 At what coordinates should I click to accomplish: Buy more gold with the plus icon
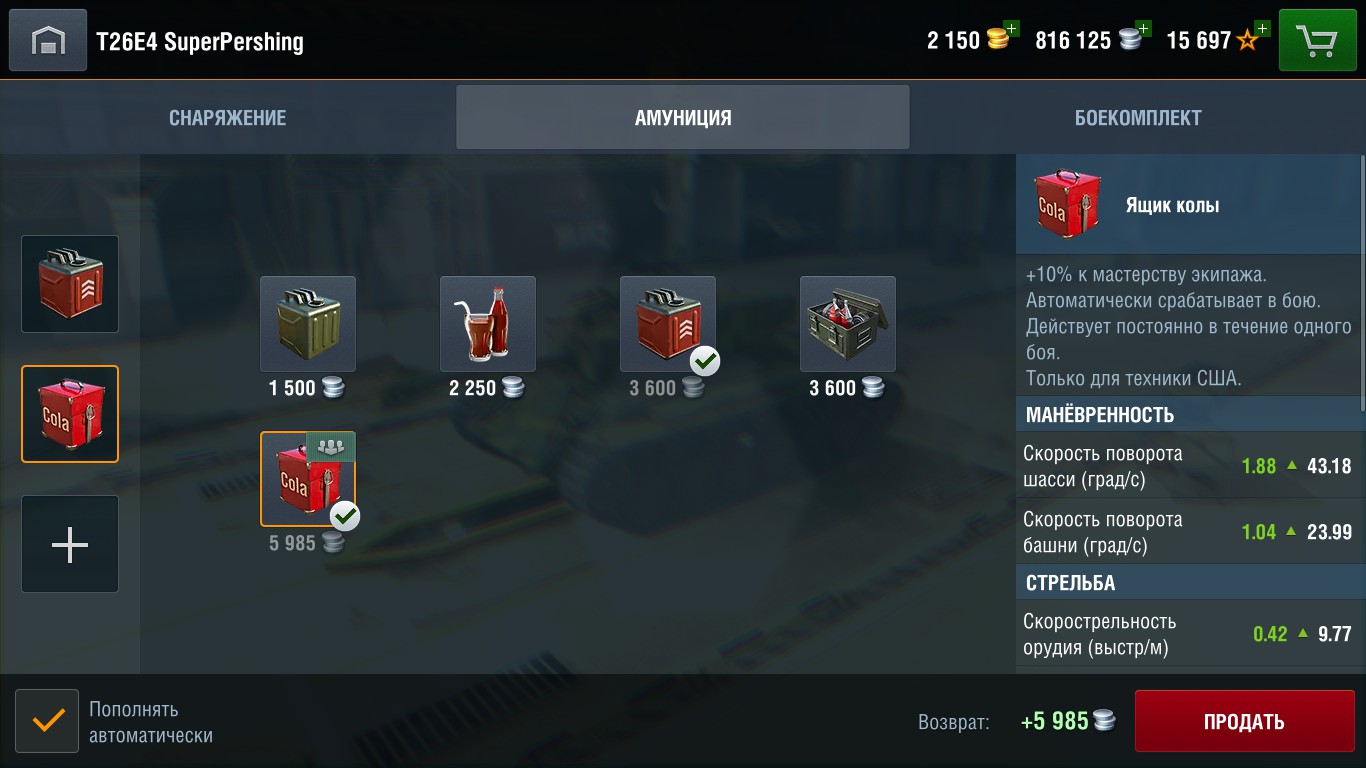coord(1011,29)
